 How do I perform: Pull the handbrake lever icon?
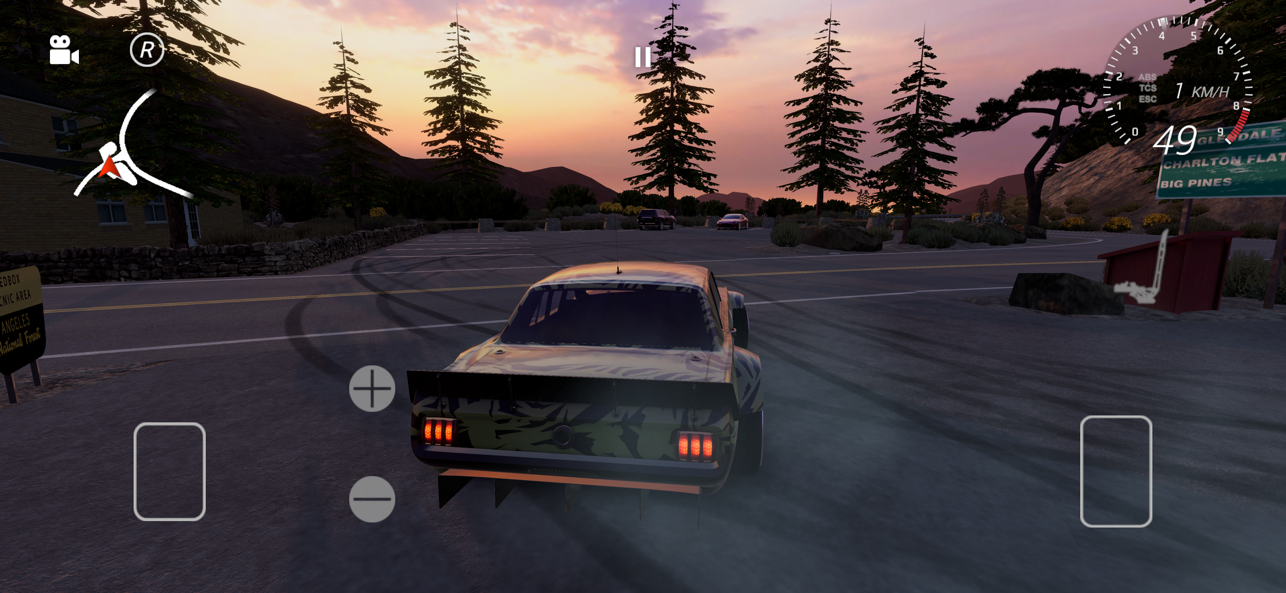pos(1143,270)
